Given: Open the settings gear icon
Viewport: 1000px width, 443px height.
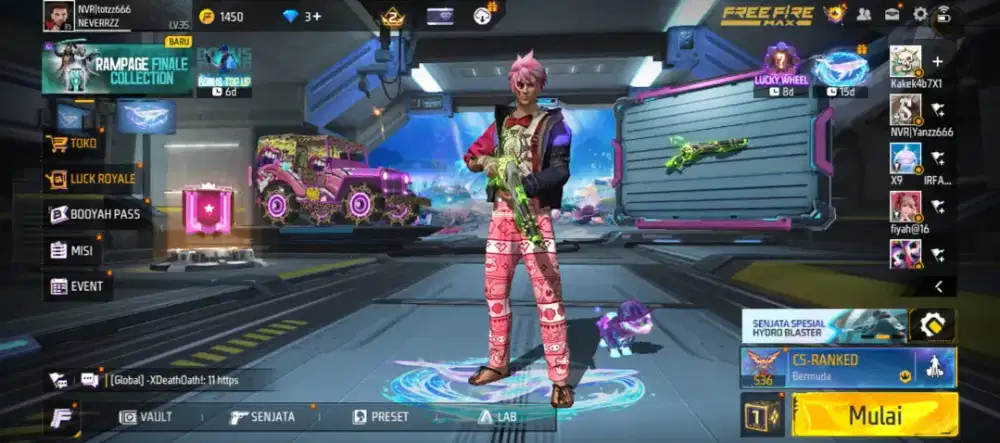Looking at the screenshot, I should point(920,15).
